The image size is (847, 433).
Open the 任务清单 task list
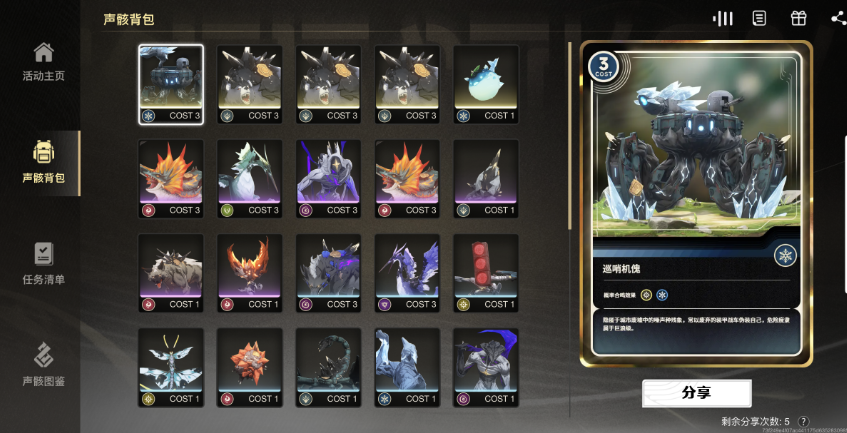43,263
